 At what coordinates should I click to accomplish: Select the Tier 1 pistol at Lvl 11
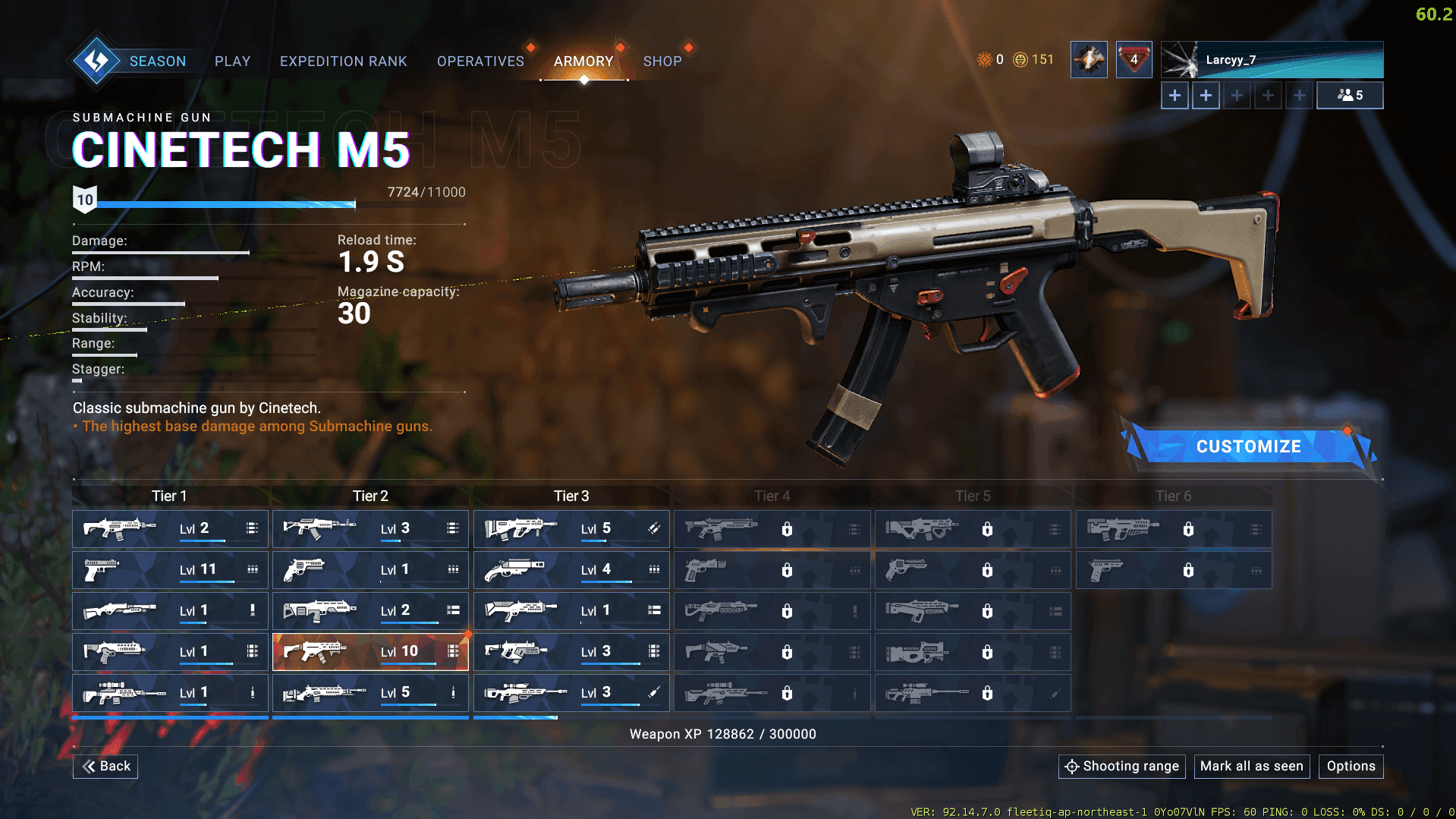[x=170, y=569]
